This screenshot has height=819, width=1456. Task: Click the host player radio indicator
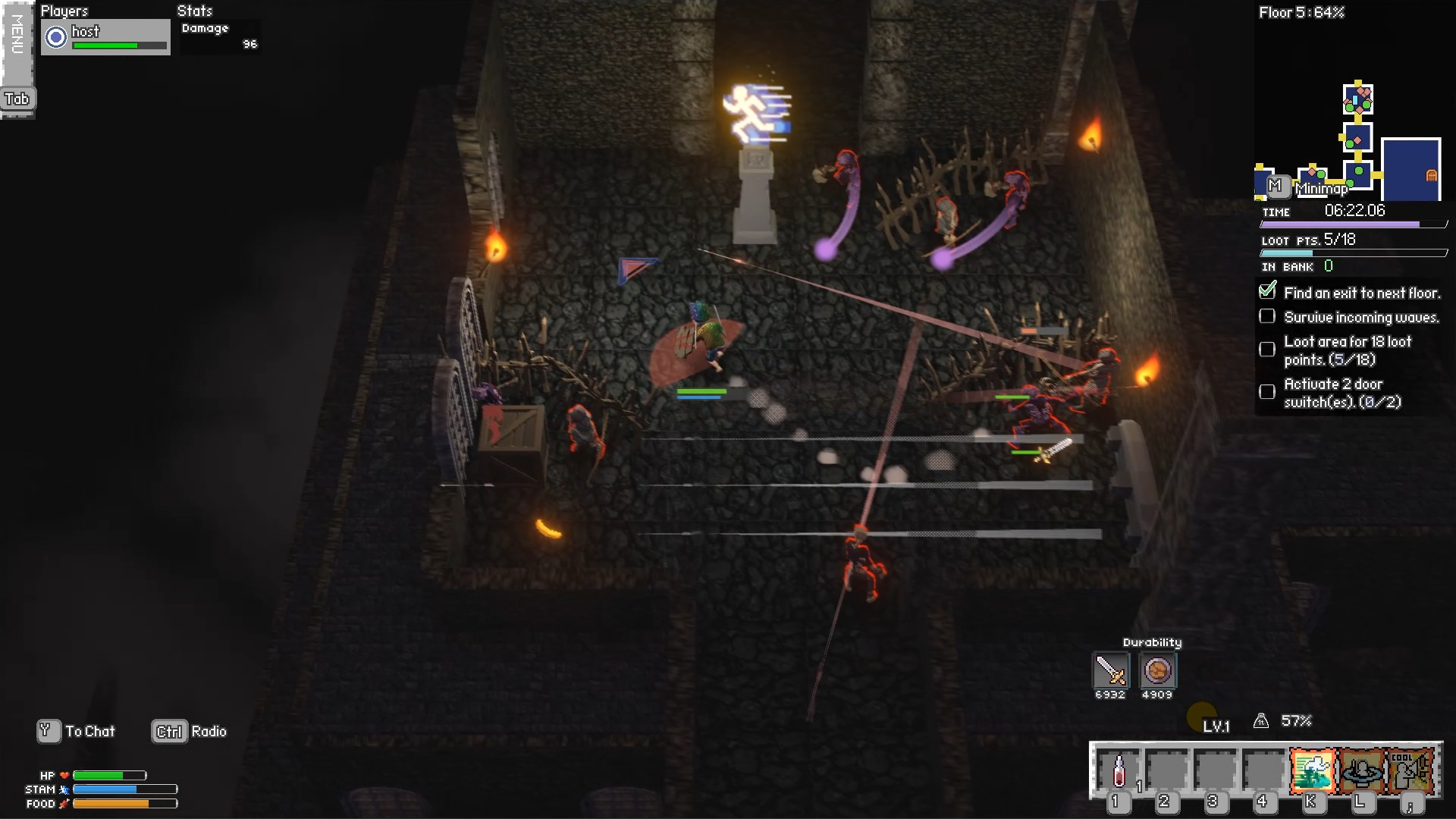point(54,36)
